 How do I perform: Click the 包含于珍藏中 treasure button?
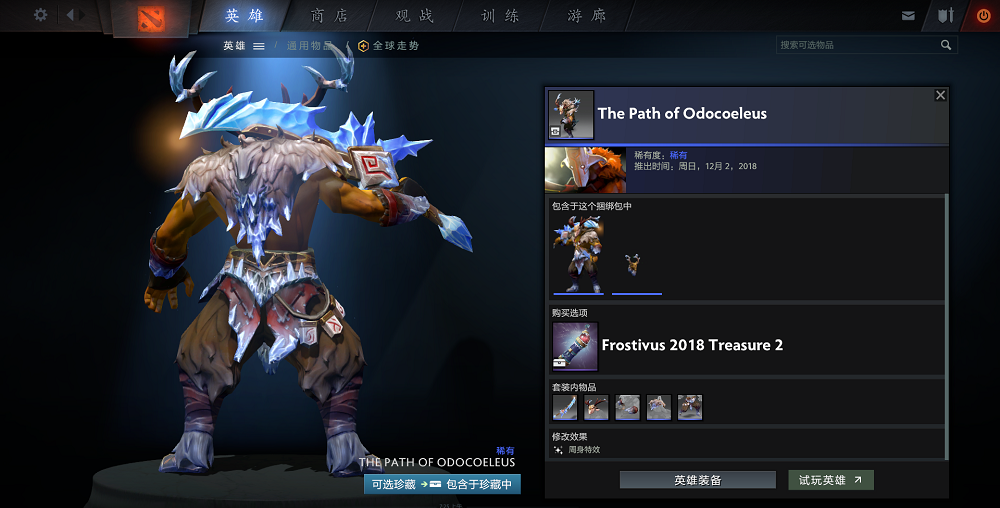[x=478, y=484]
